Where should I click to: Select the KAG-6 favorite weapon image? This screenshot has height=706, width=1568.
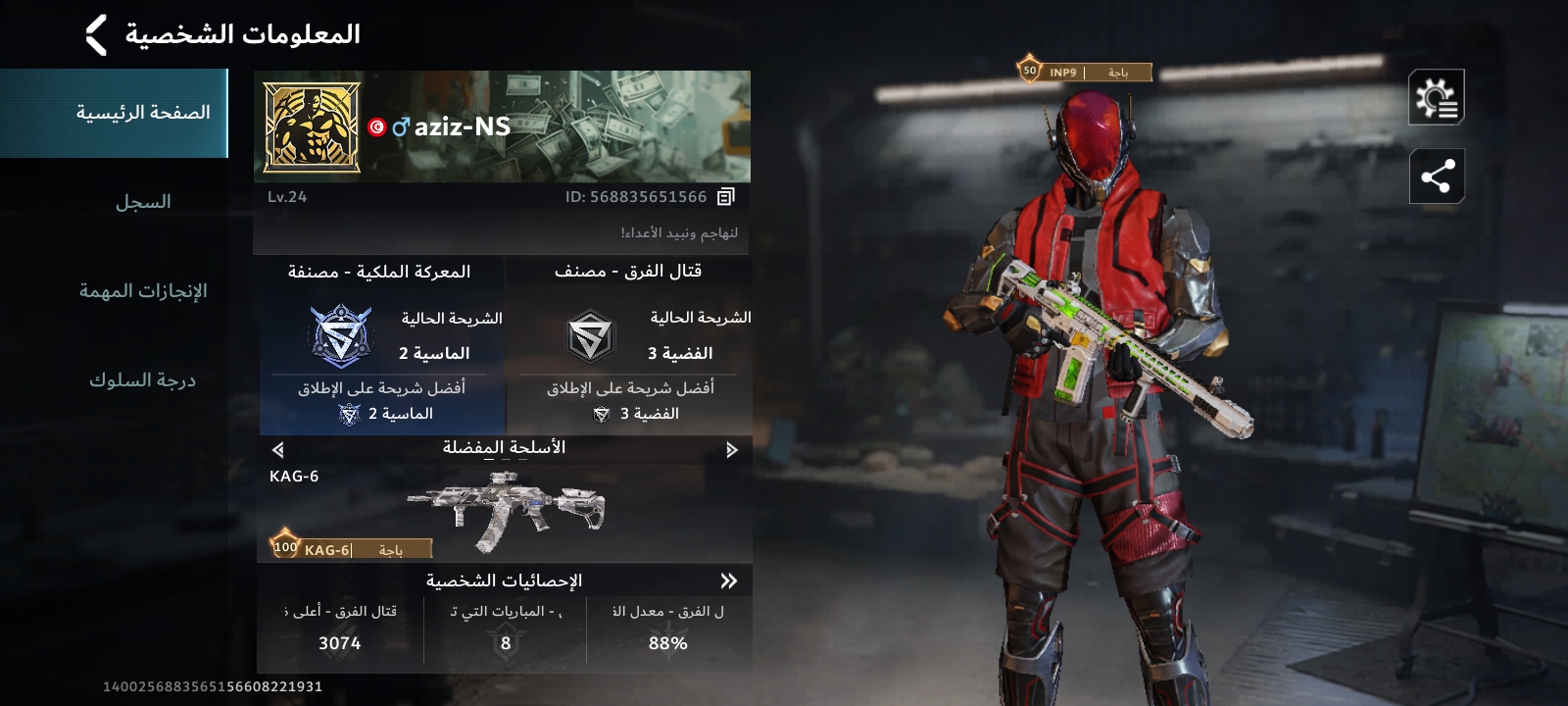pyautogui.click(x=505, y=510)
